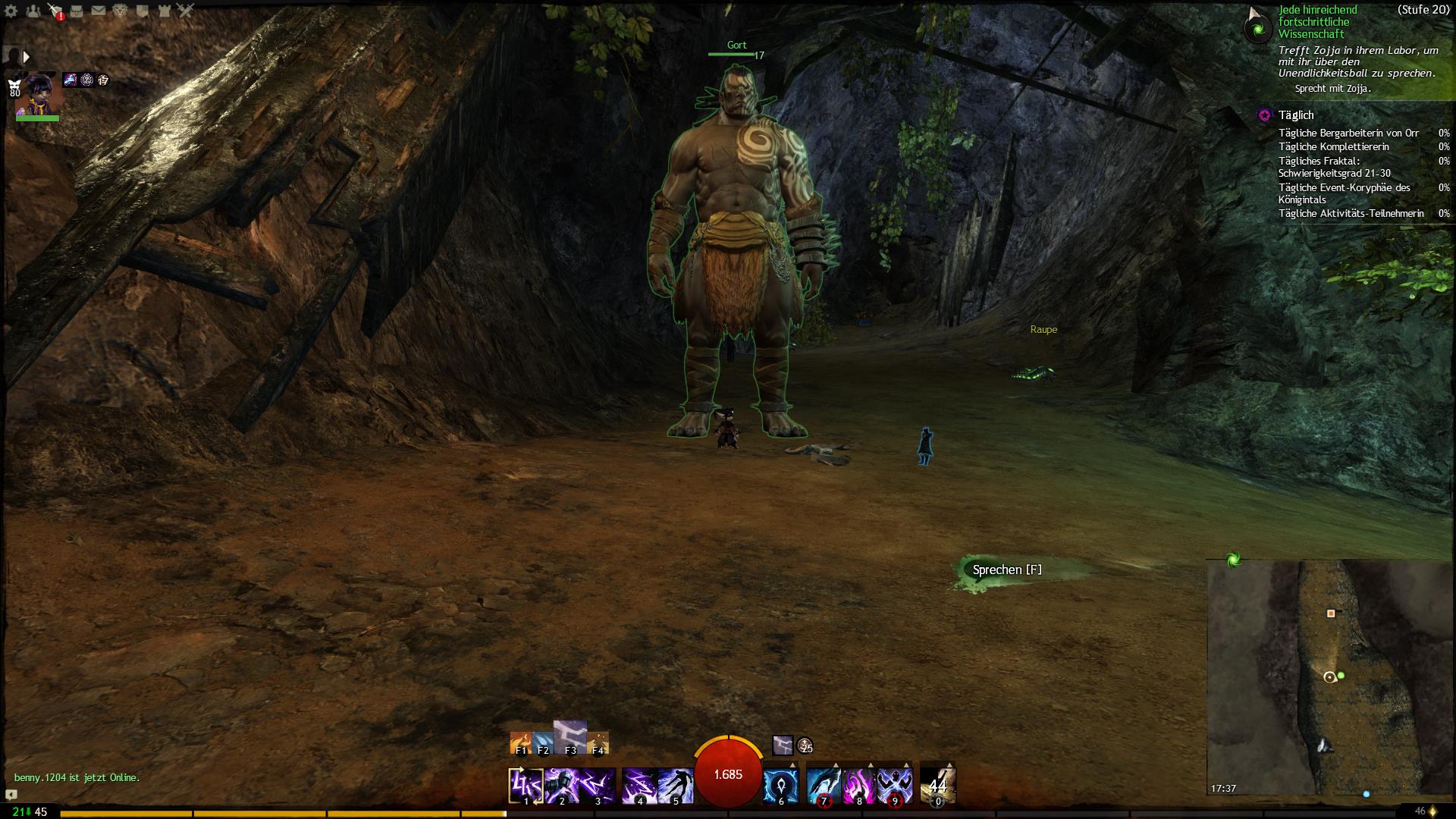Screen dimensions: 1456x819
Task: Activate weapon skill 1 lightning auto-attack
Action: tap(526, 786)
